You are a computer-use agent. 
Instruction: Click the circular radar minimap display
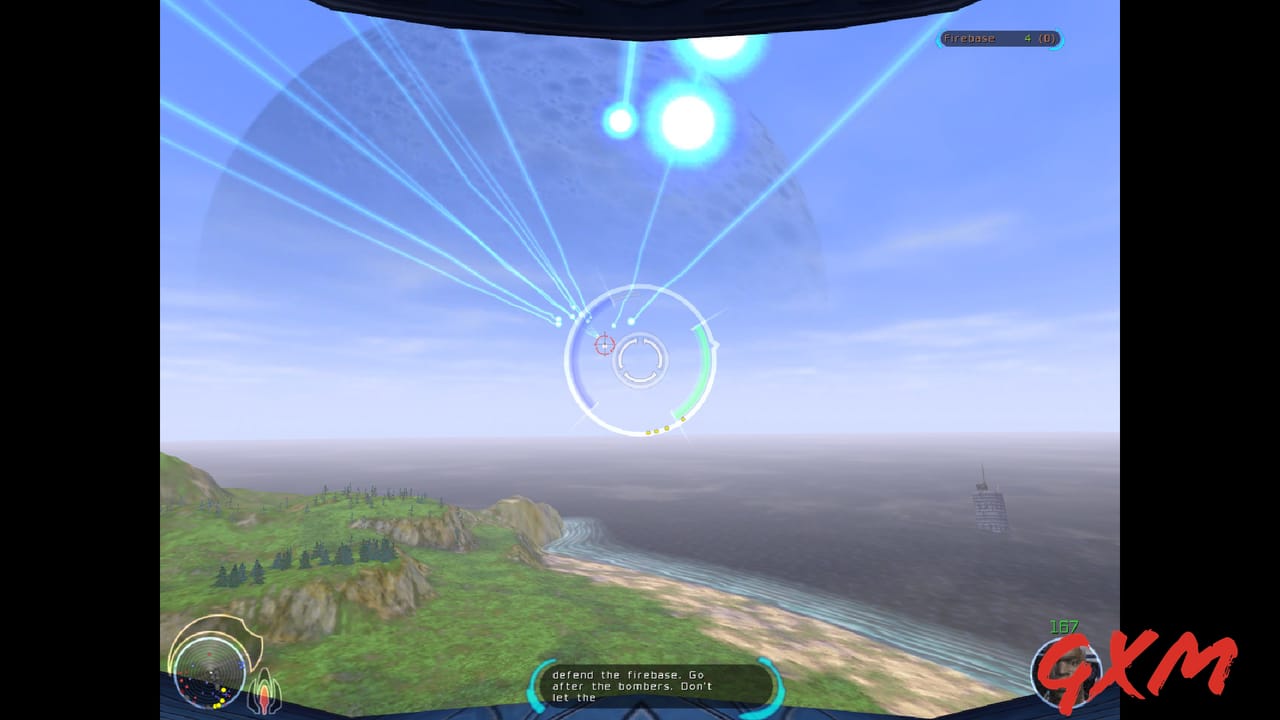tap(210, 673)
